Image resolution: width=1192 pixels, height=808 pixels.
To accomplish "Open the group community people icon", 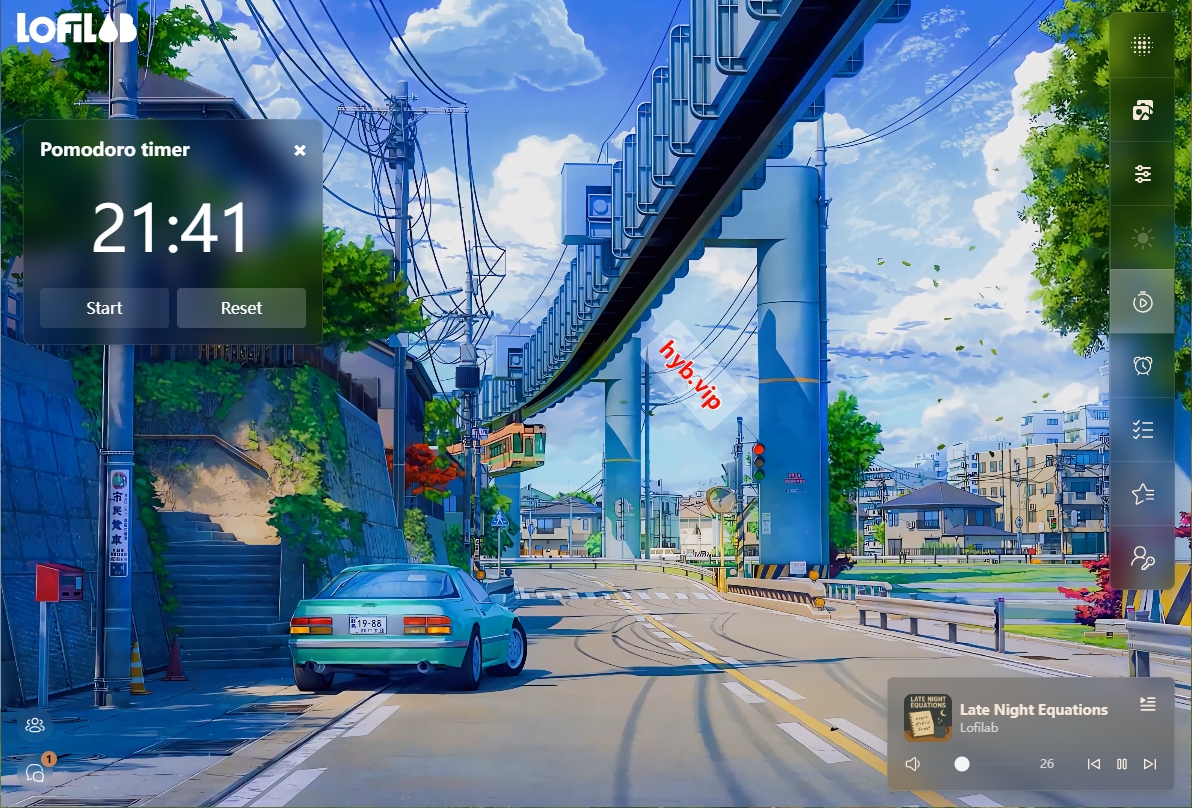I will [36, 725].
